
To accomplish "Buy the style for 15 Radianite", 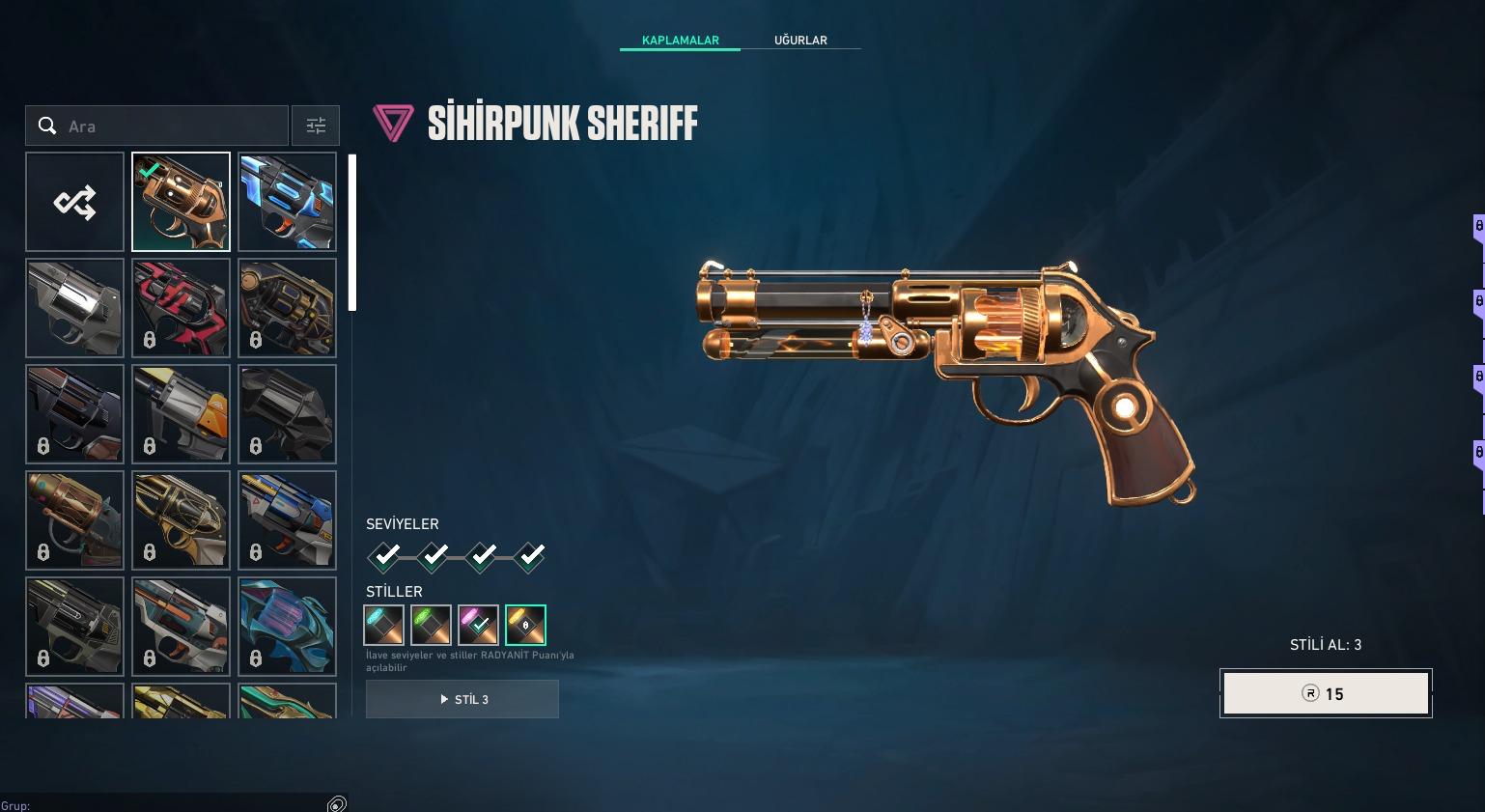I will tap(1326, 693).
